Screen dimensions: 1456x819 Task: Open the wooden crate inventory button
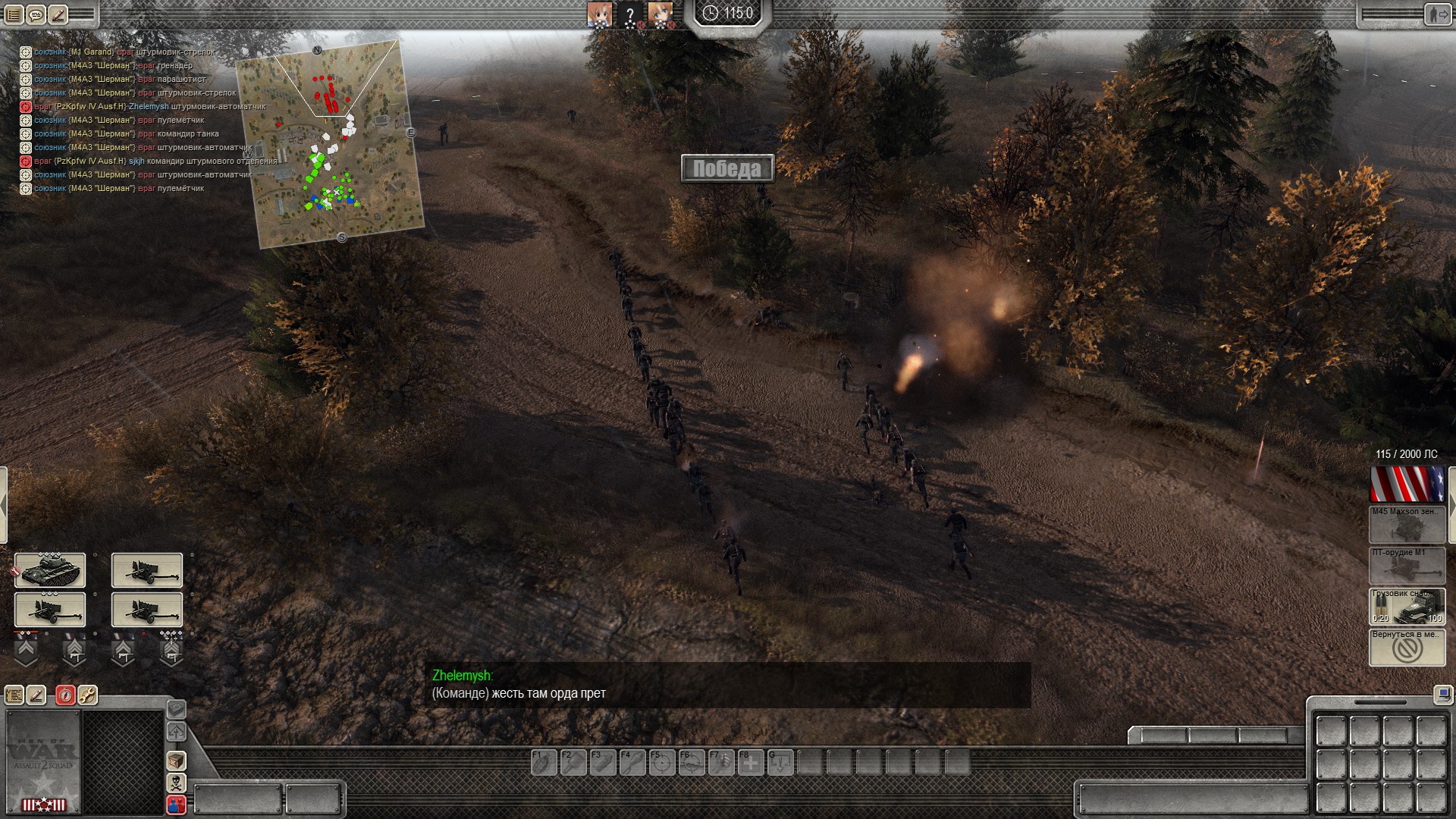tap(176, 761)
